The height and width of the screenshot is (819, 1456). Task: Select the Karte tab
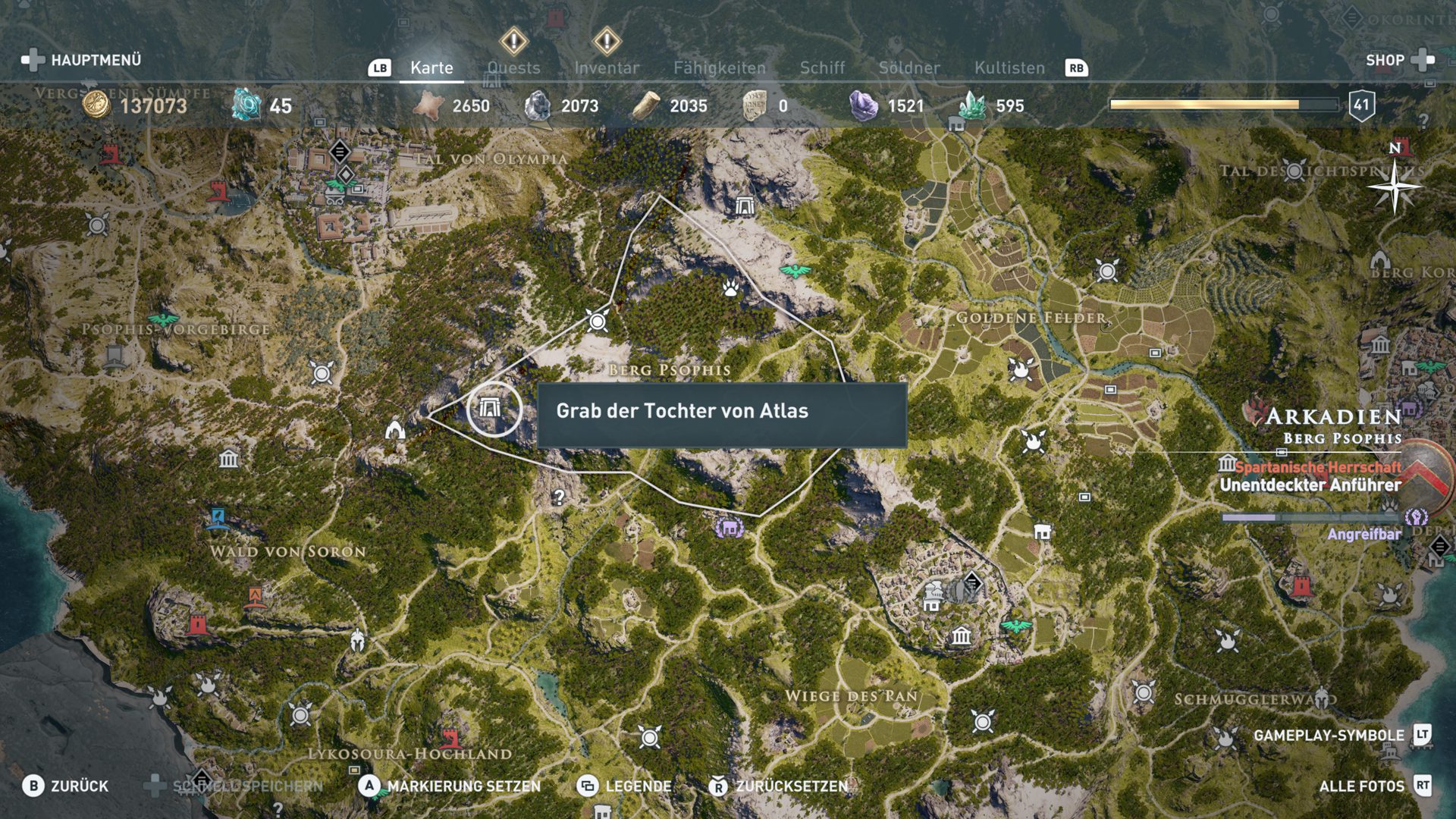point(431,67)
